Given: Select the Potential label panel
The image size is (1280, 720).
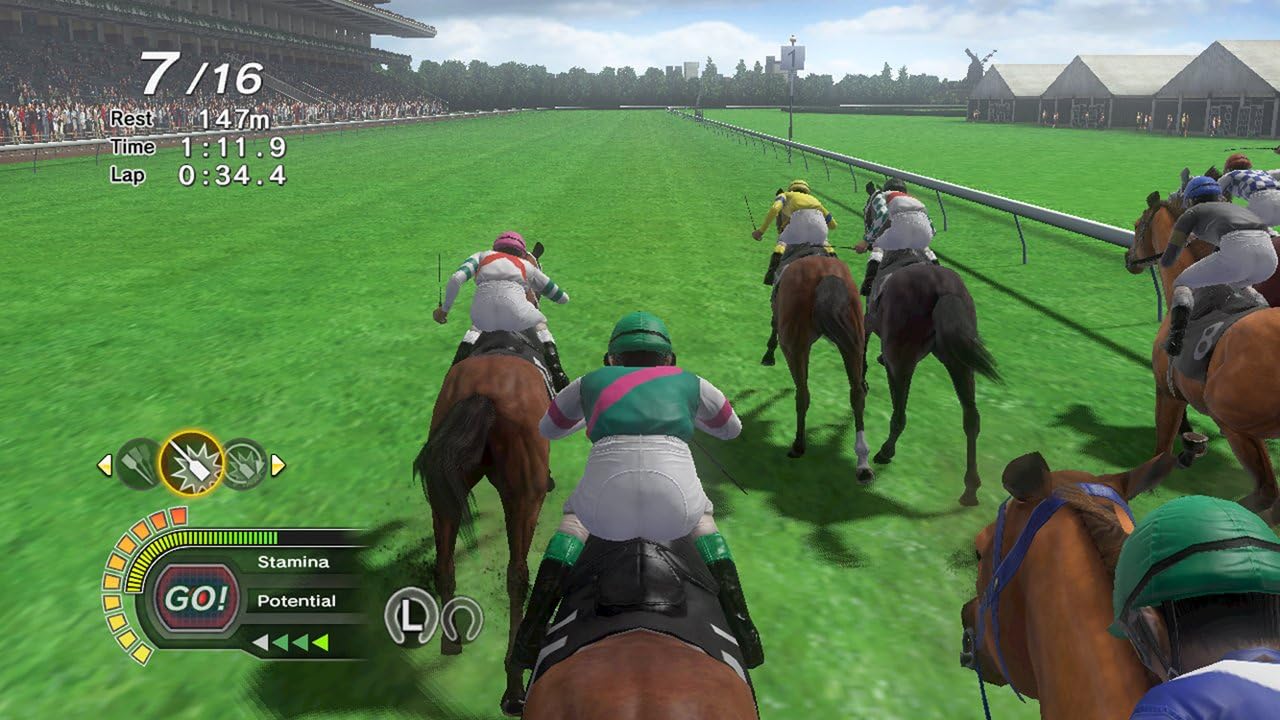Looking at the screenshot, I should (x=297, y=600).
